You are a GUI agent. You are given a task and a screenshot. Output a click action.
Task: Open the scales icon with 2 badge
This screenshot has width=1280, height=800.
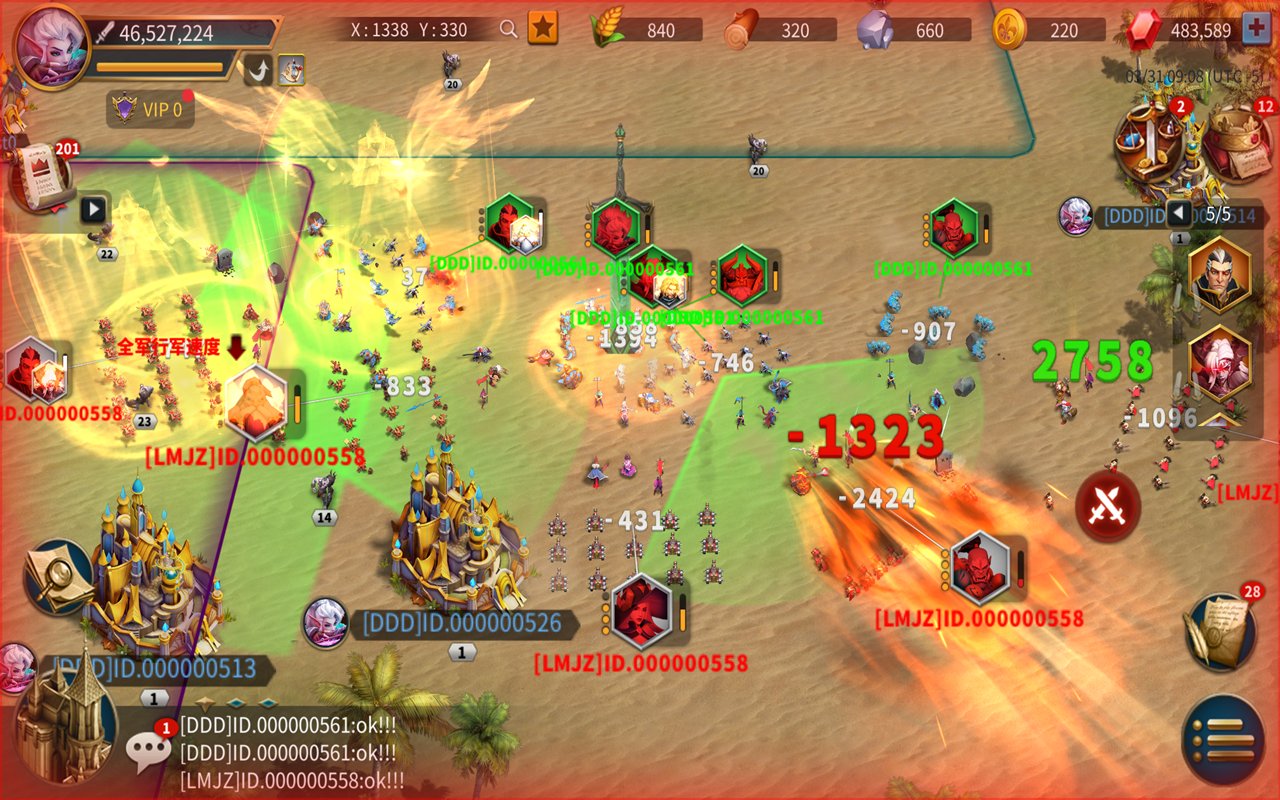coord(1153,141)
